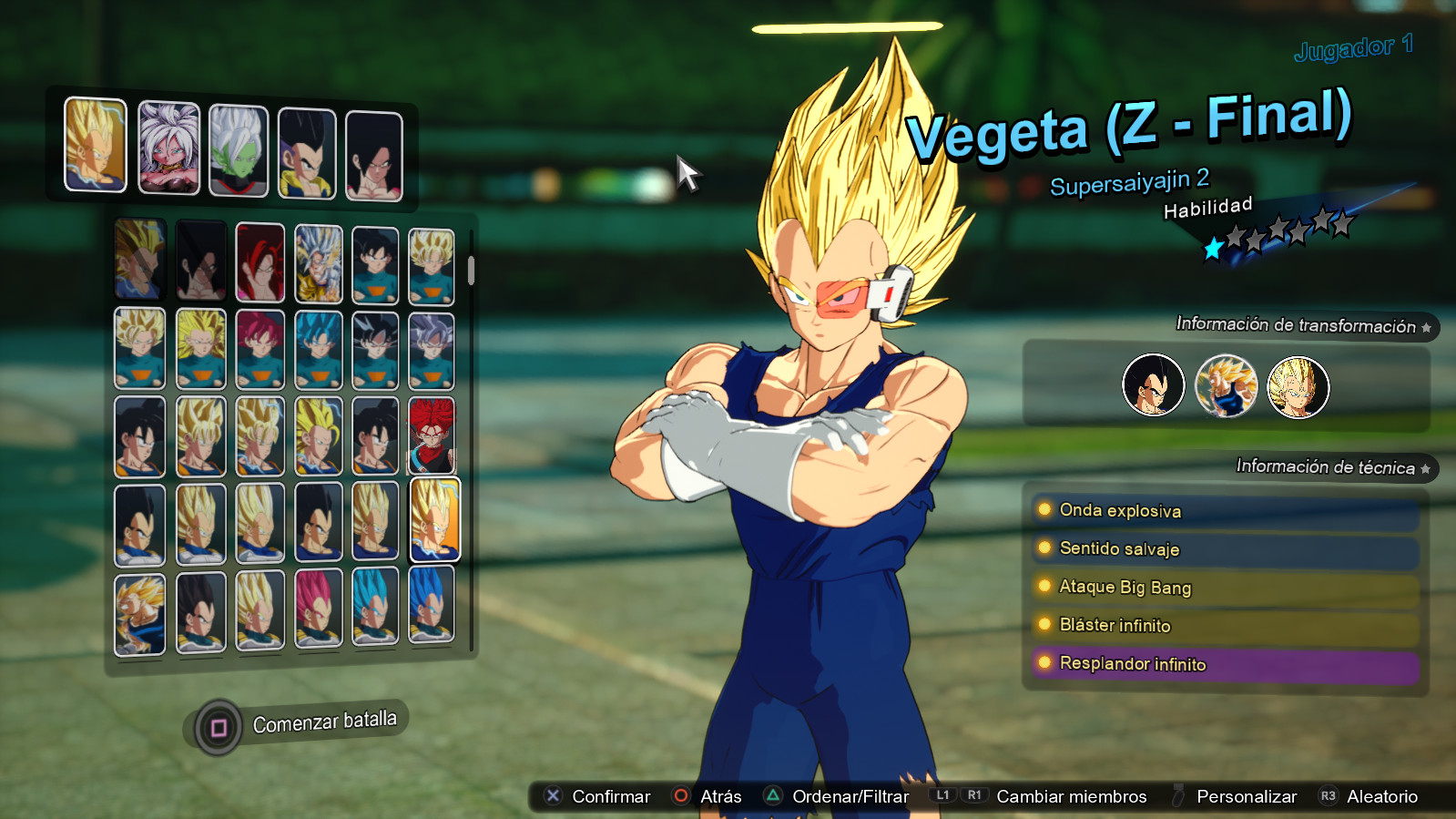The image size is (1456, 819).
Task: Click the L1 icon next to Cambiar miembros
Action: [941, 794]
